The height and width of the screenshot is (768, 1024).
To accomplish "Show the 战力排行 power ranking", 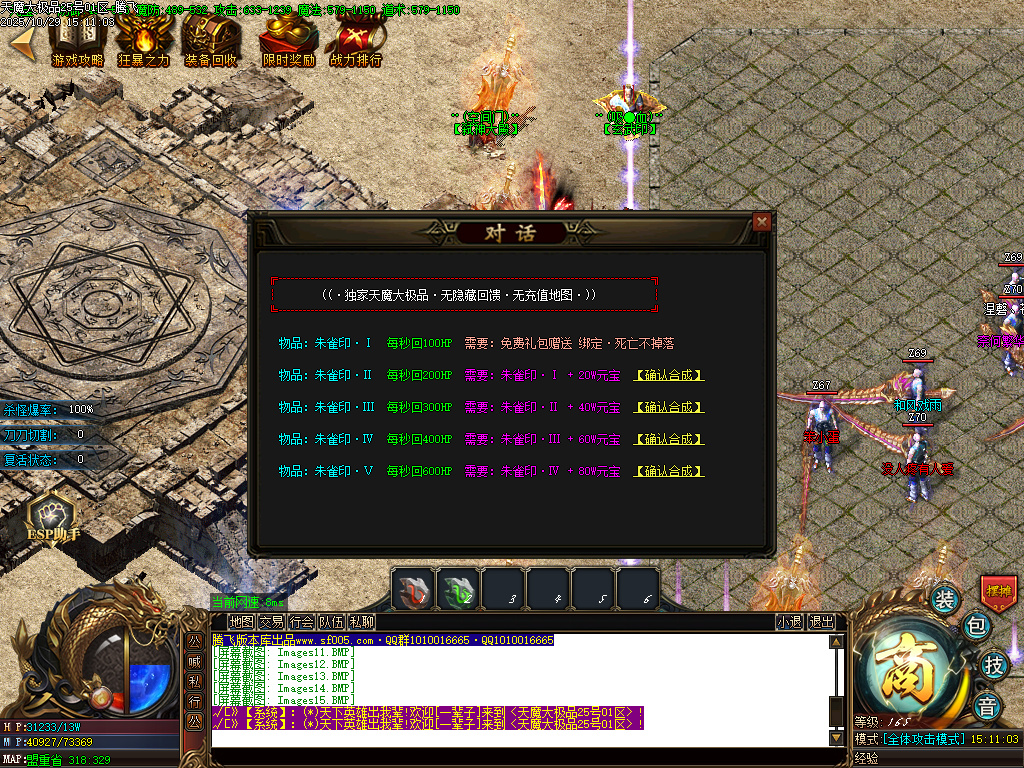I will click(x=356, y=43).
